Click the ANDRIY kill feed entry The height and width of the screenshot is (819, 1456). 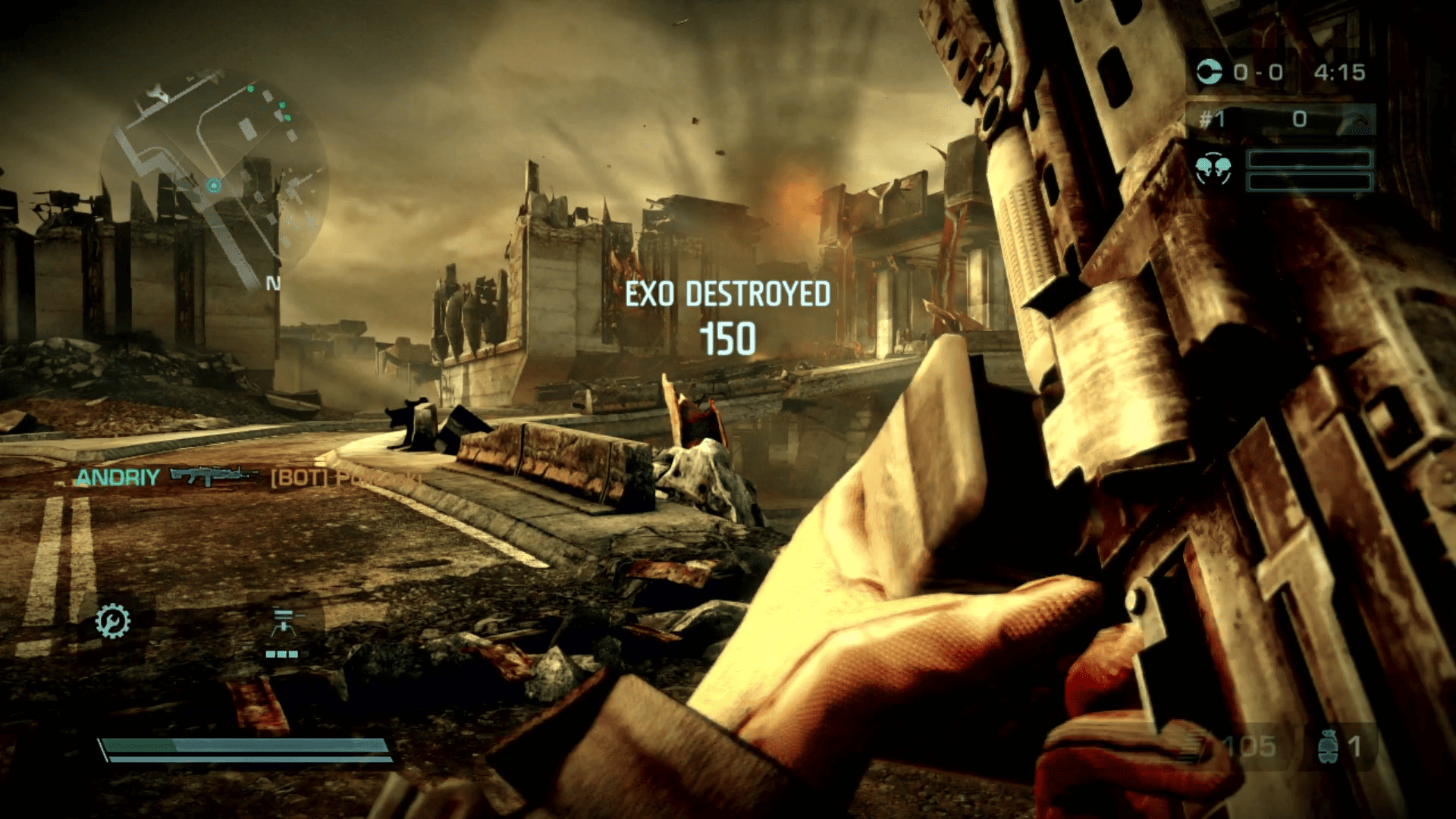click(118, 477)
